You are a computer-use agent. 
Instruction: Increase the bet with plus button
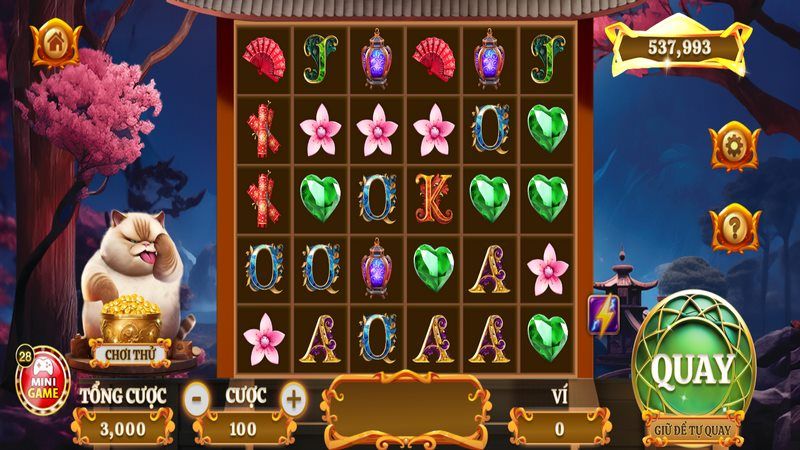293,397
